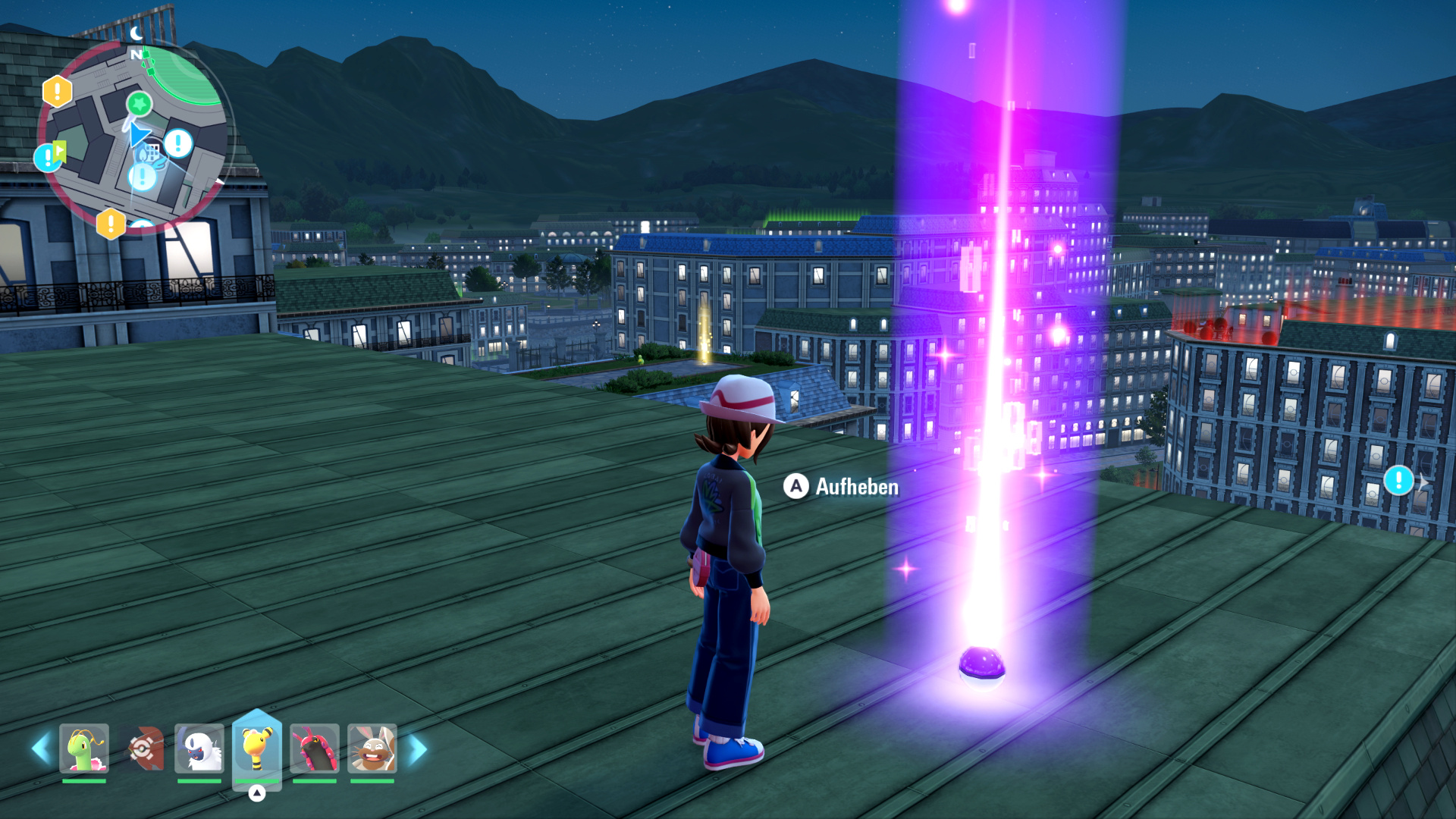
Task: Pick Scolipede in the party bar
Action: (315, 748)
